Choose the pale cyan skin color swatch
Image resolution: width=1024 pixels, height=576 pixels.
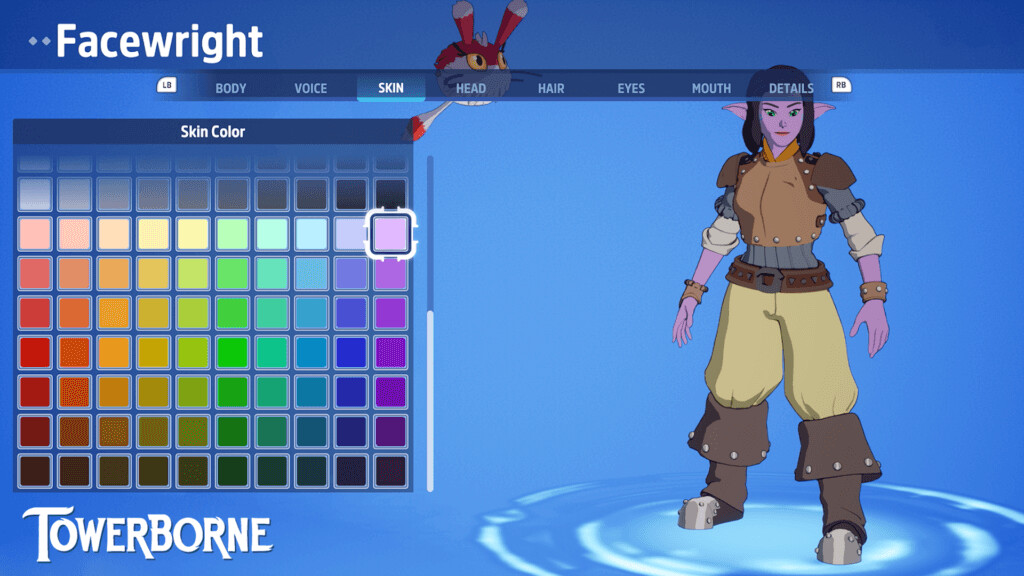pyautogui.click(x=311, y=234)
